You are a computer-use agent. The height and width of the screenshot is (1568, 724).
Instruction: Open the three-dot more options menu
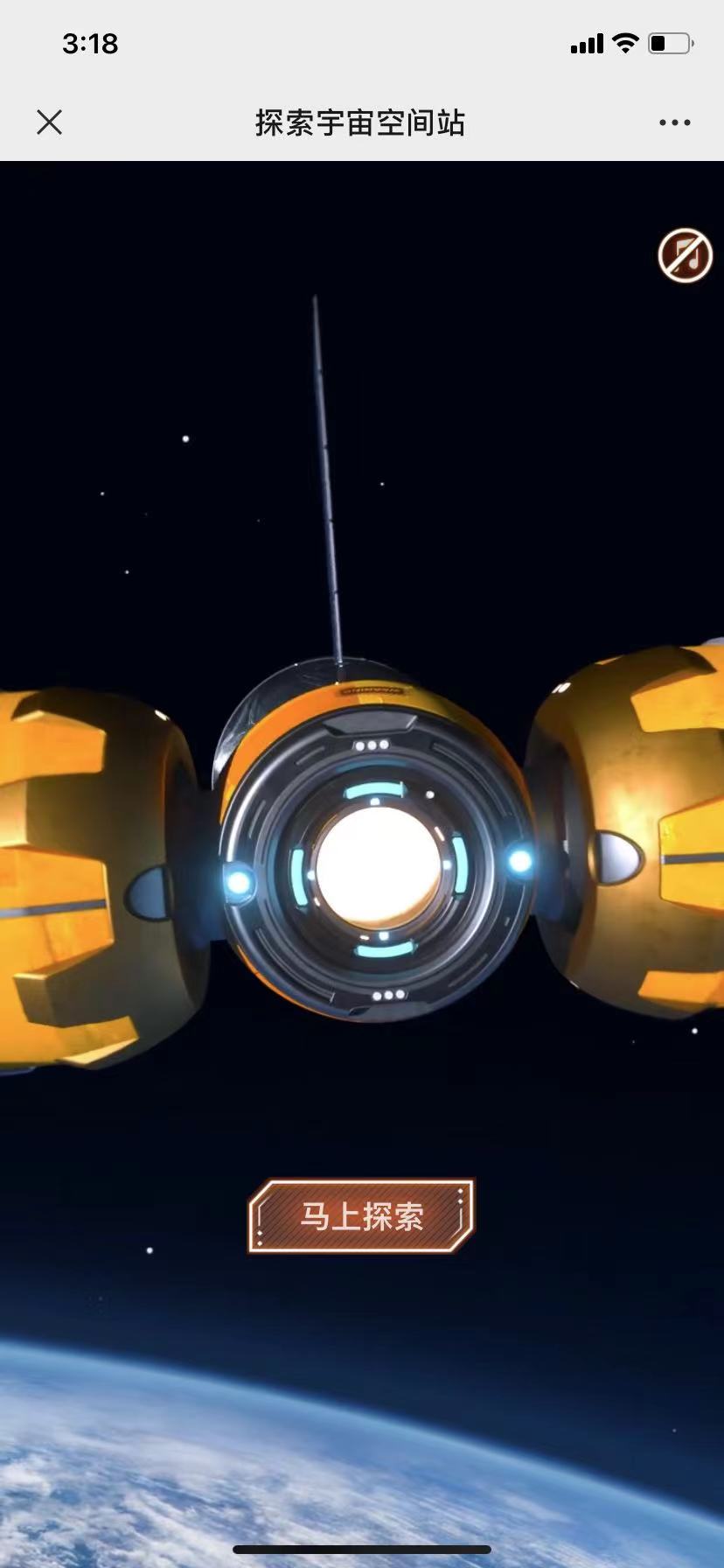[x=674, y=122]
